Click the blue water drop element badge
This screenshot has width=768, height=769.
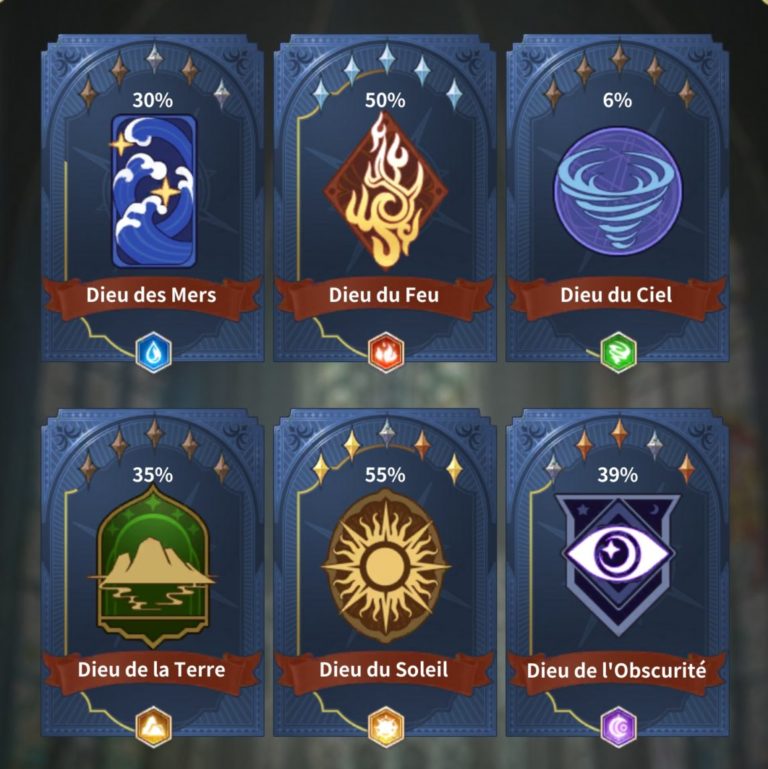coord(153,353)
